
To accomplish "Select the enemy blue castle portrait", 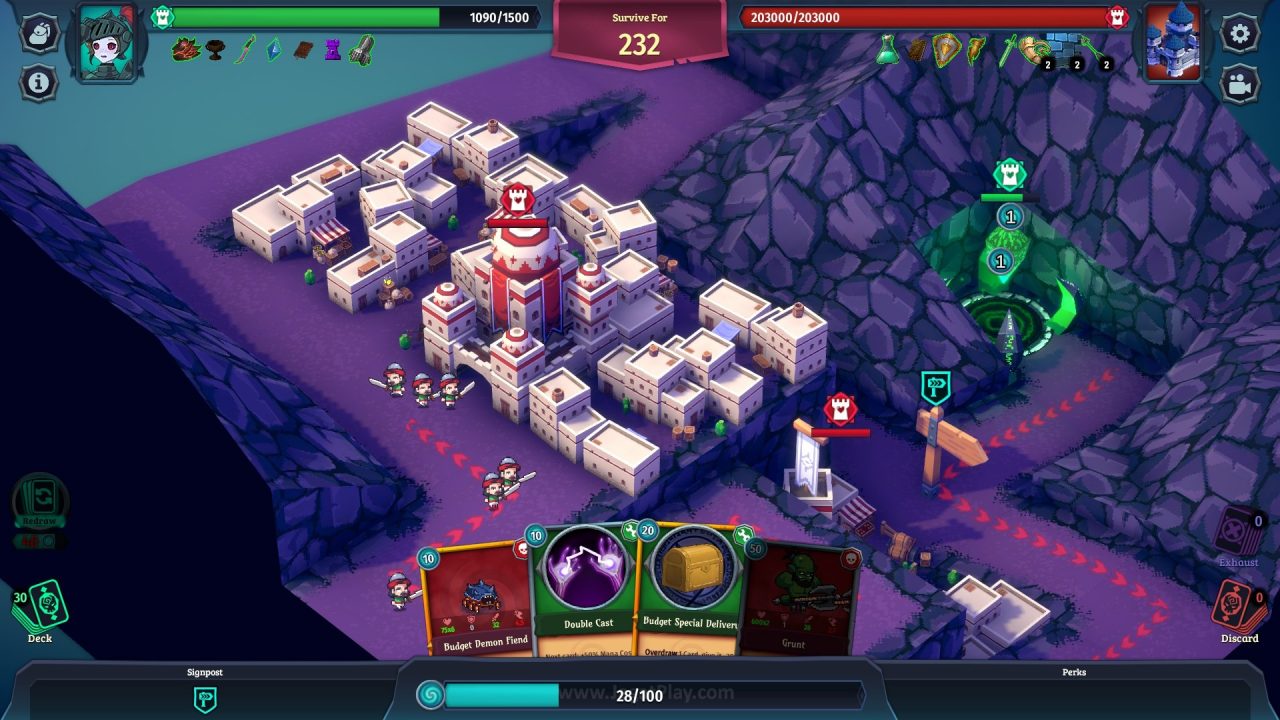I will tap(1172, 42).
